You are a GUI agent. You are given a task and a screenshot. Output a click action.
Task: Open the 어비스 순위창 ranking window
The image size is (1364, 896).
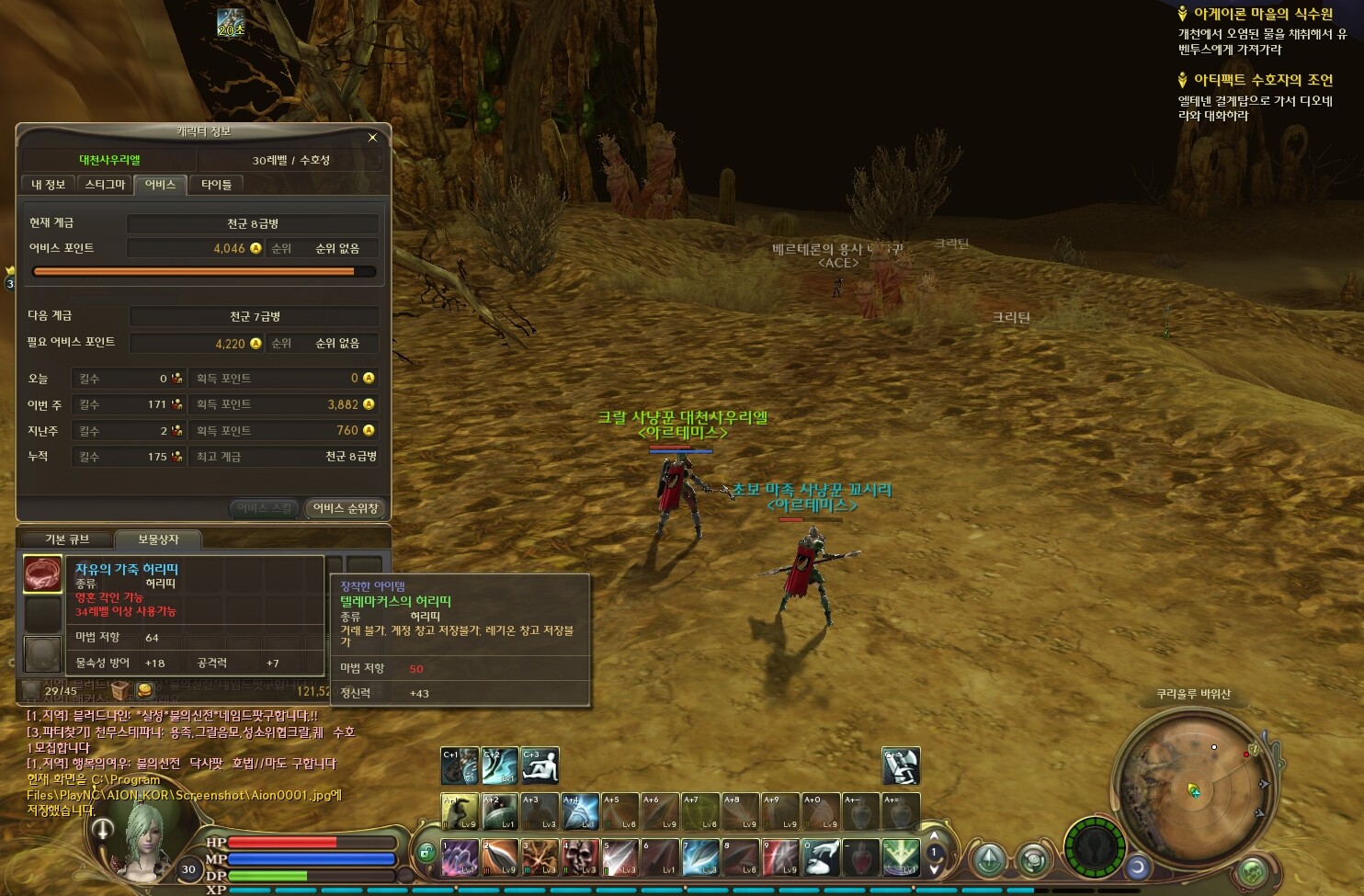click(346, 508)
